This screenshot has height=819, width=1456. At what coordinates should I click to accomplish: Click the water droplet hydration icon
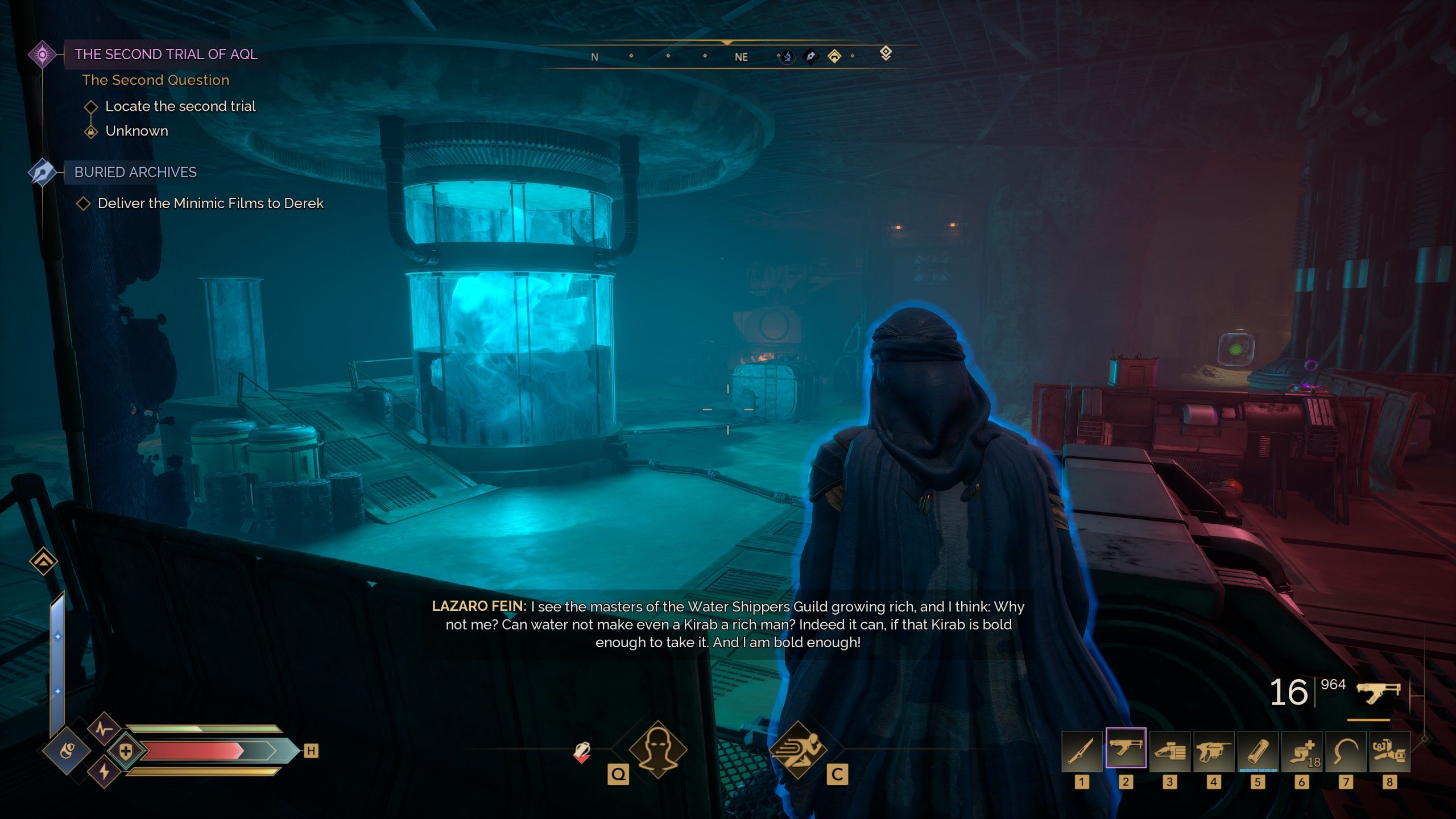tap(67, 751)
